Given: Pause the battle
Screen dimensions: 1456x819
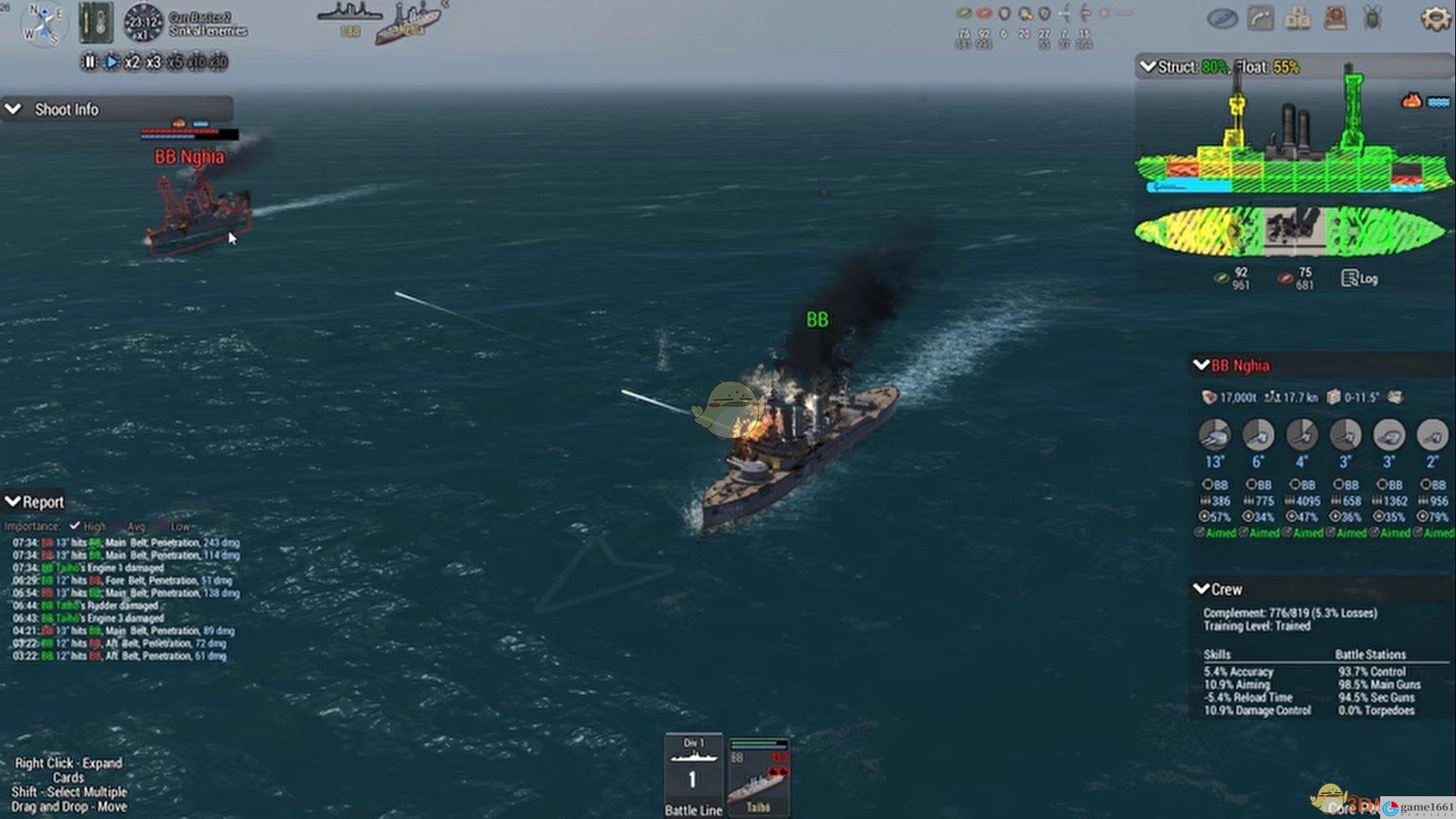Looking at the screenshot, I should coord(89,62).
